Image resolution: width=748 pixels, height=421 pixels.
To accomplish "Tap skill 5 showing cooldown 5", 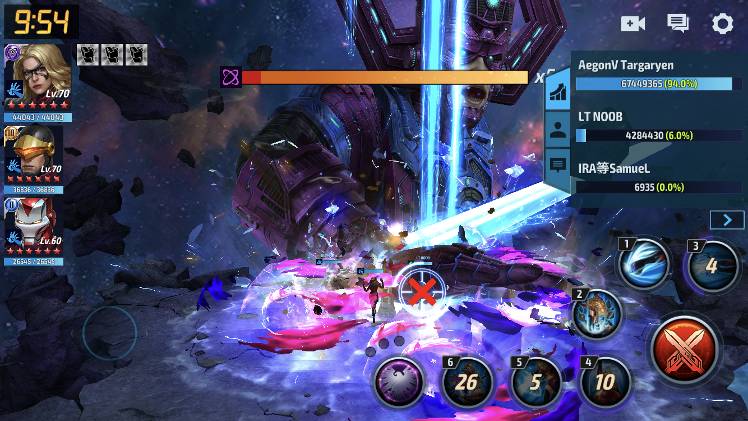I will [x=536, y=383].
